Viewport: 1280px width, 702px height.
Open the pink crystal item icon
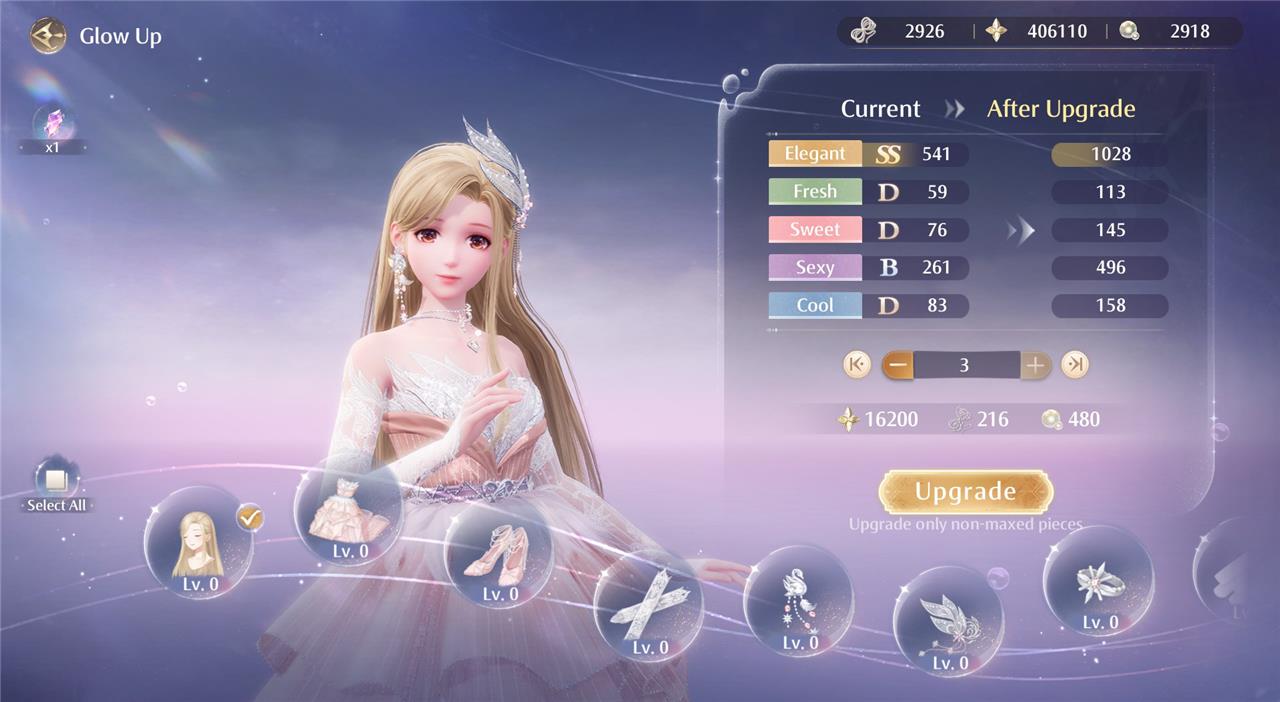(x=52, y=124)
